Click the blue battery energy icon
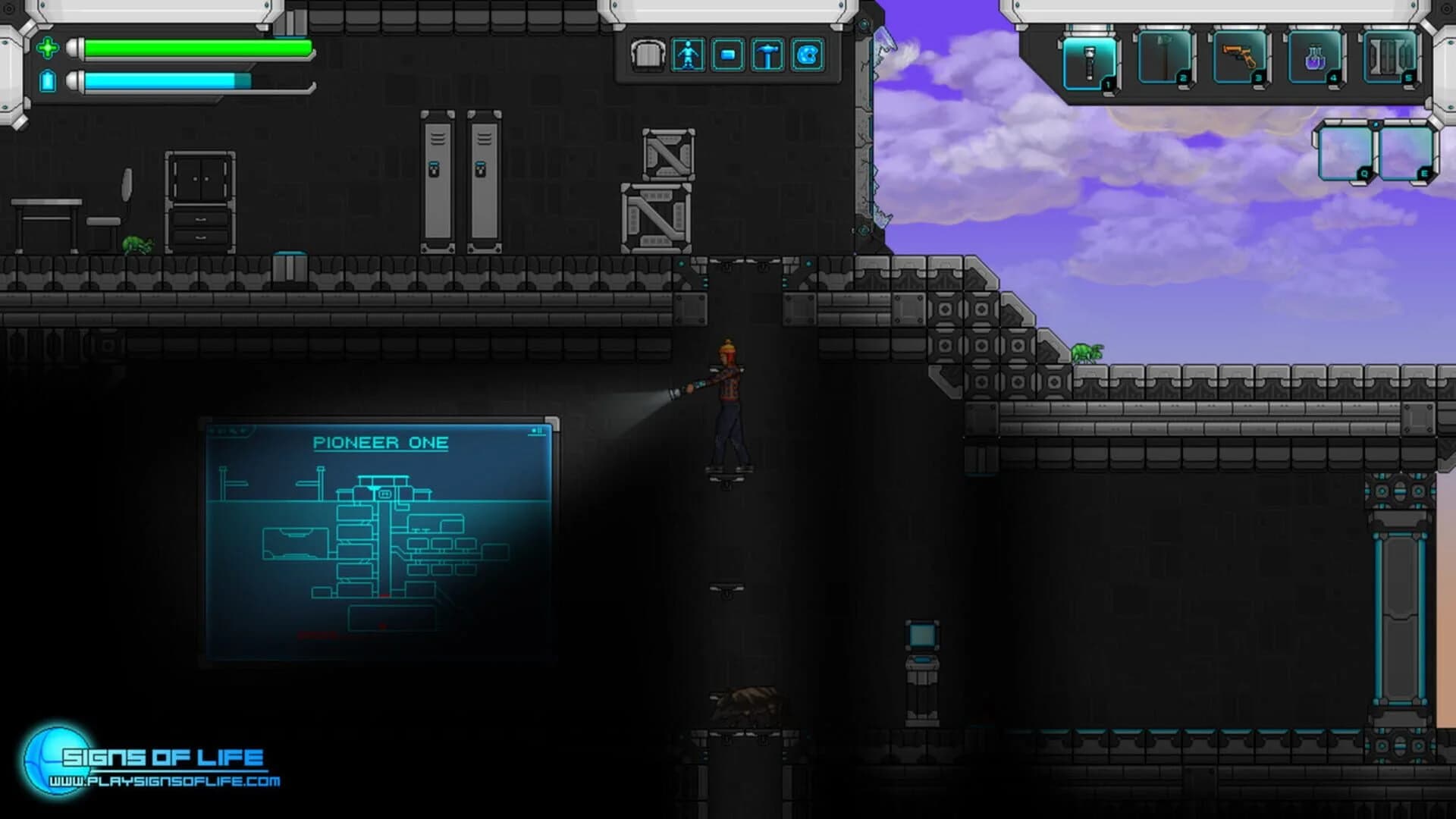This screenshot has height=819, width=1456. 47,80
